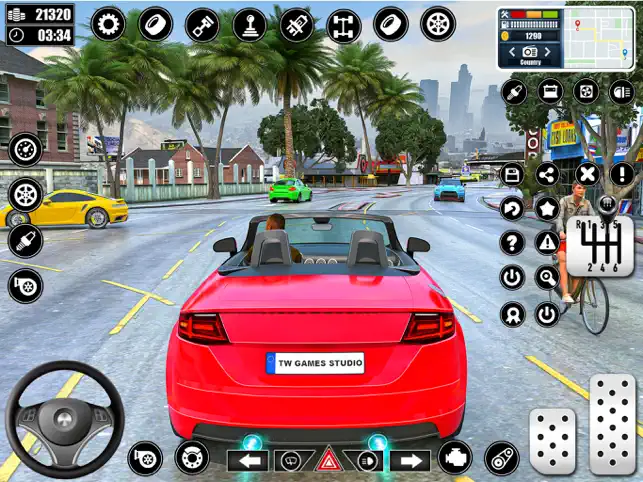Tap the share icon
The height and width of the screenshot is (482, 643).
pos(547,175)
